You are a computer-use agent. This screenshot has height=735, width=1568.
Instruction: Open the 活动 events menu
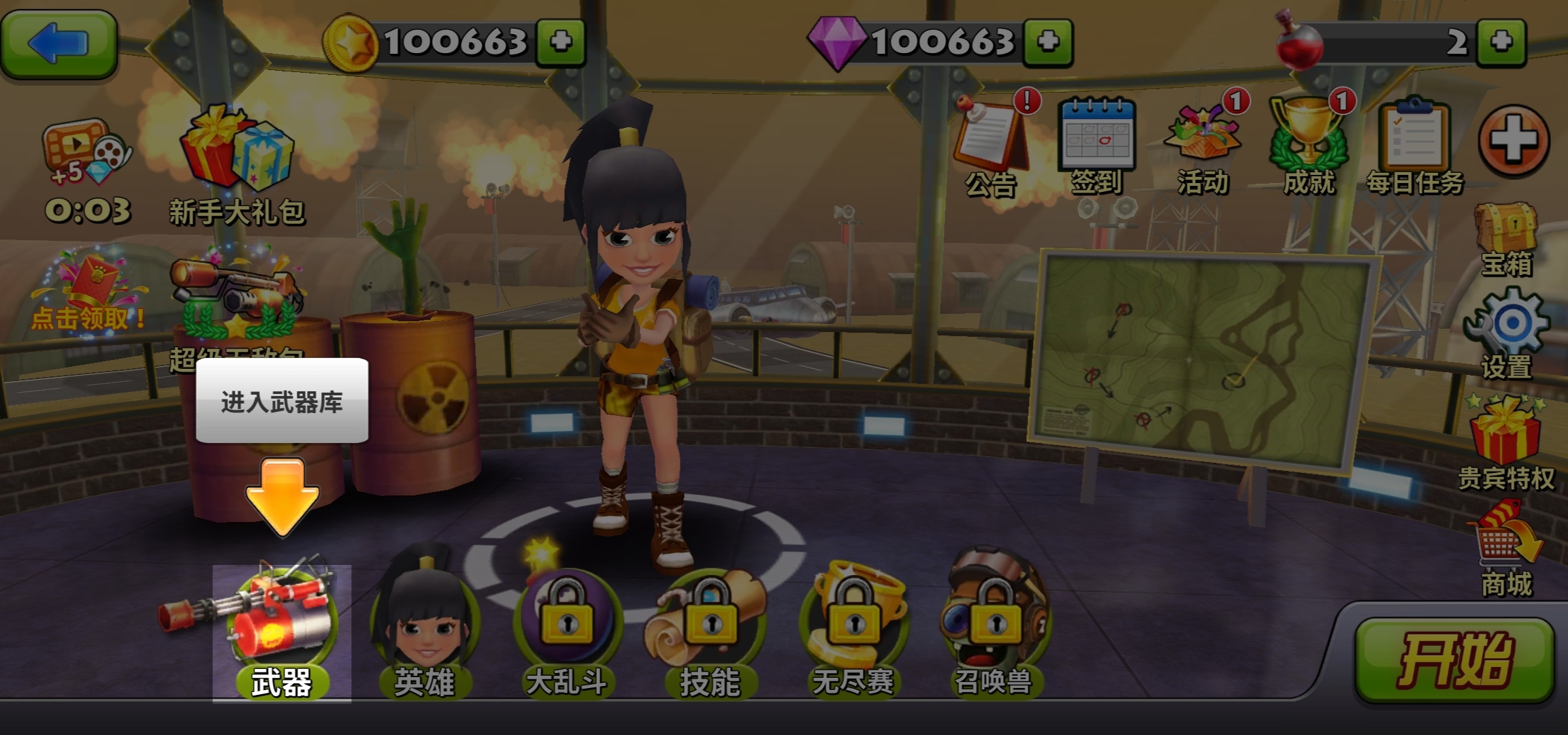1203,142
